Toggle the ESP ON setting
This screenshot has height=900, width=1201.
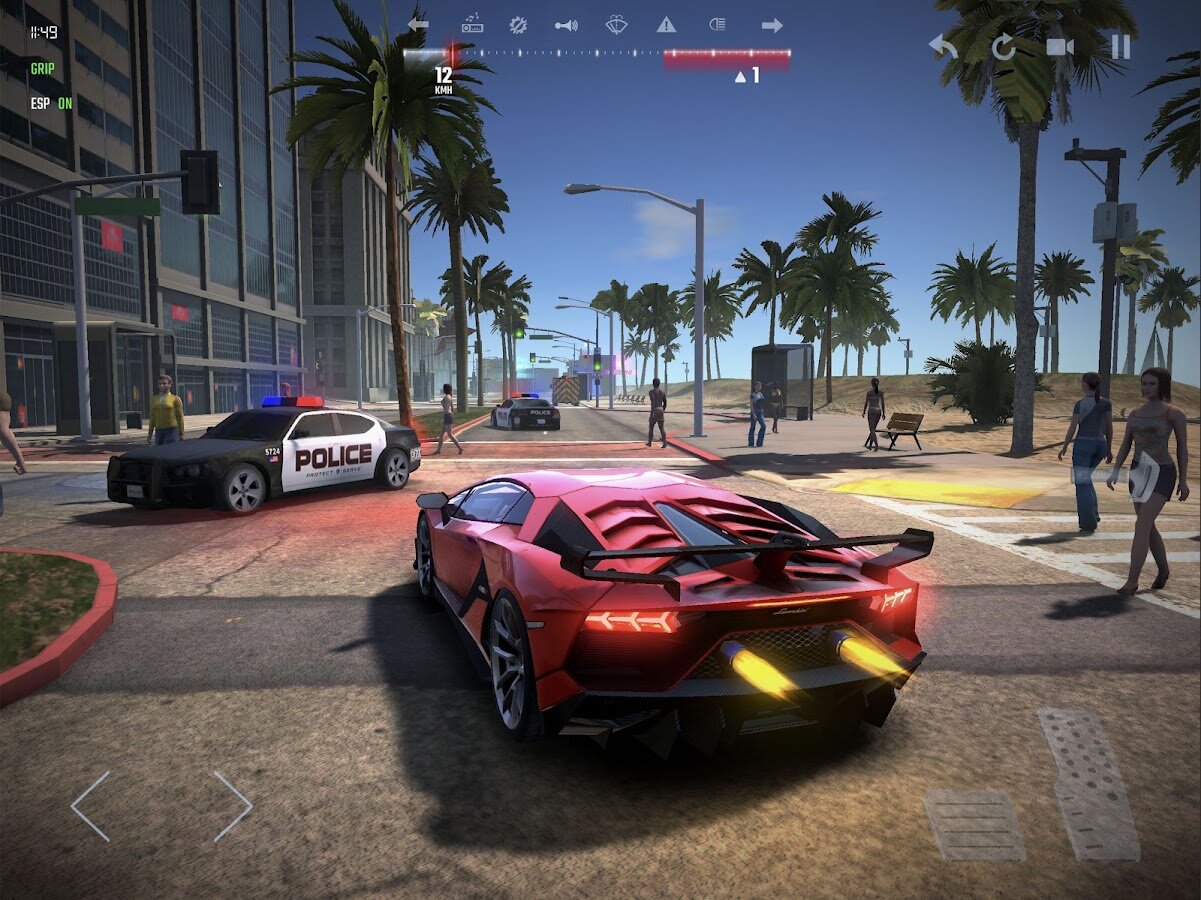(51, 103)
